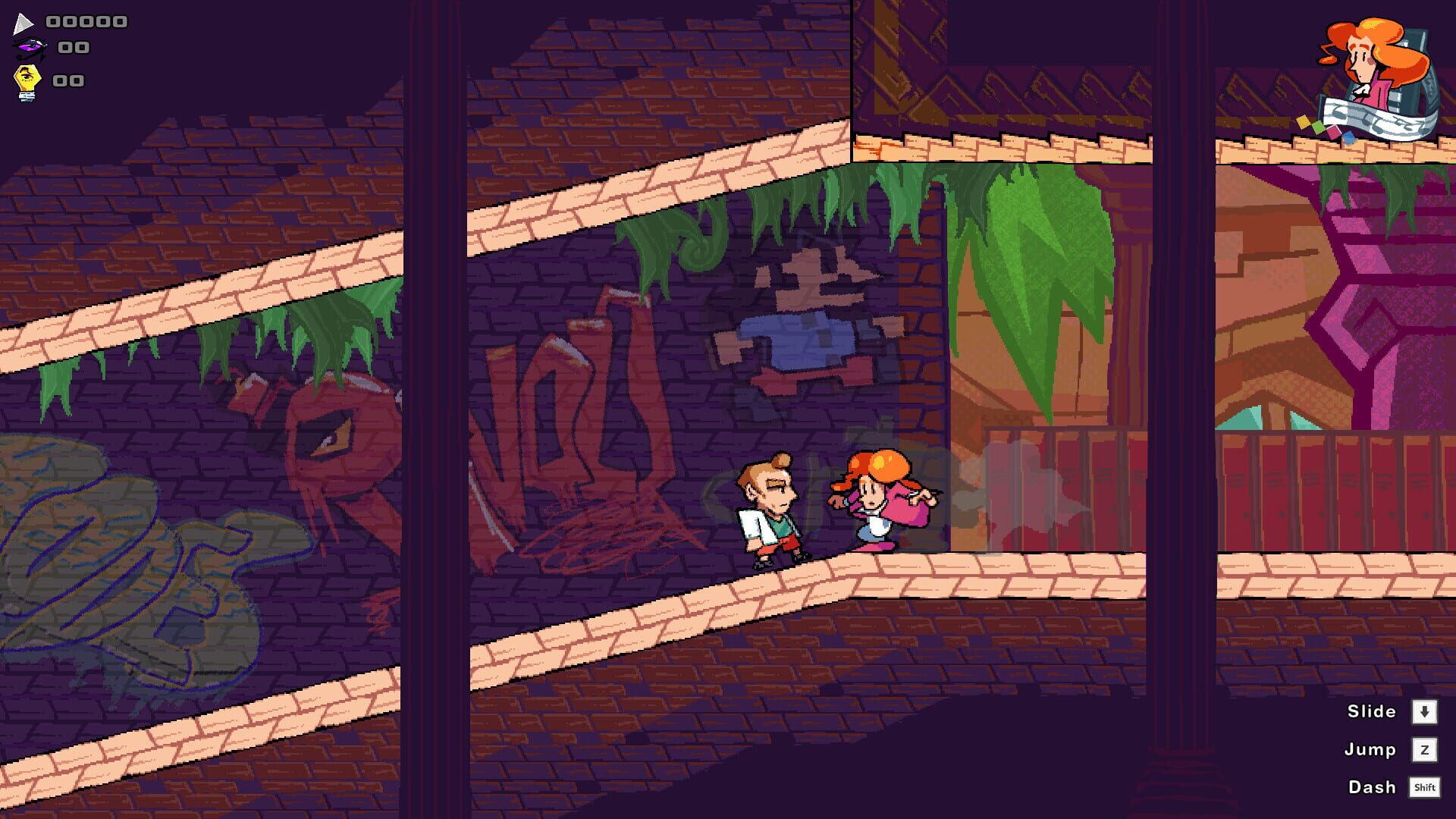Select the Z key icon beside Jump
This screenshot has width=1456, height=819.
tap(1426, 749)
